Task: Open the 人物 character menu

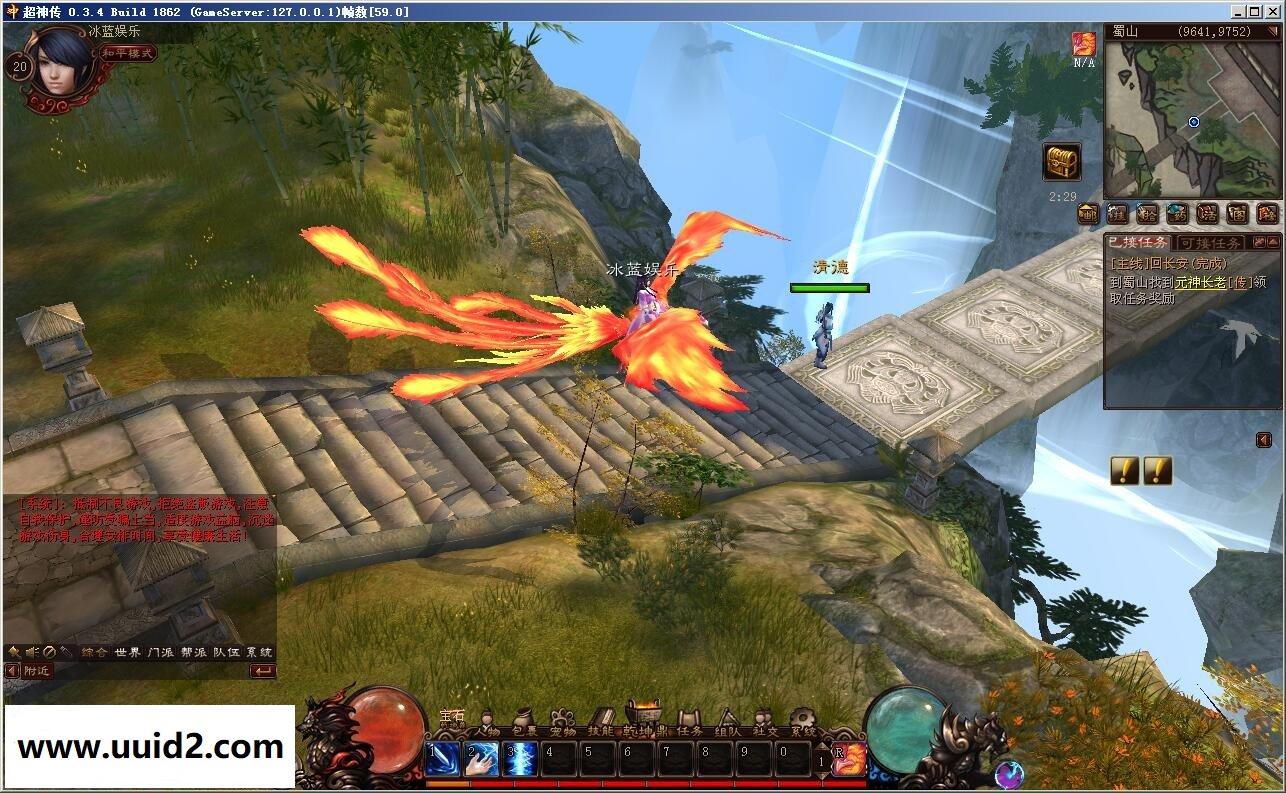Action: 488,724
